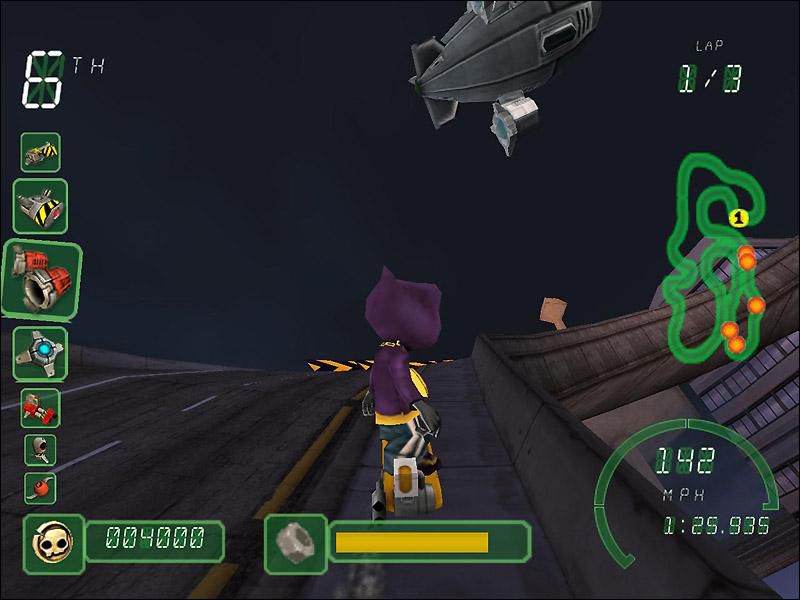Click the hex nut boost icon
800x600 pixels.
(x=294, y=543)
